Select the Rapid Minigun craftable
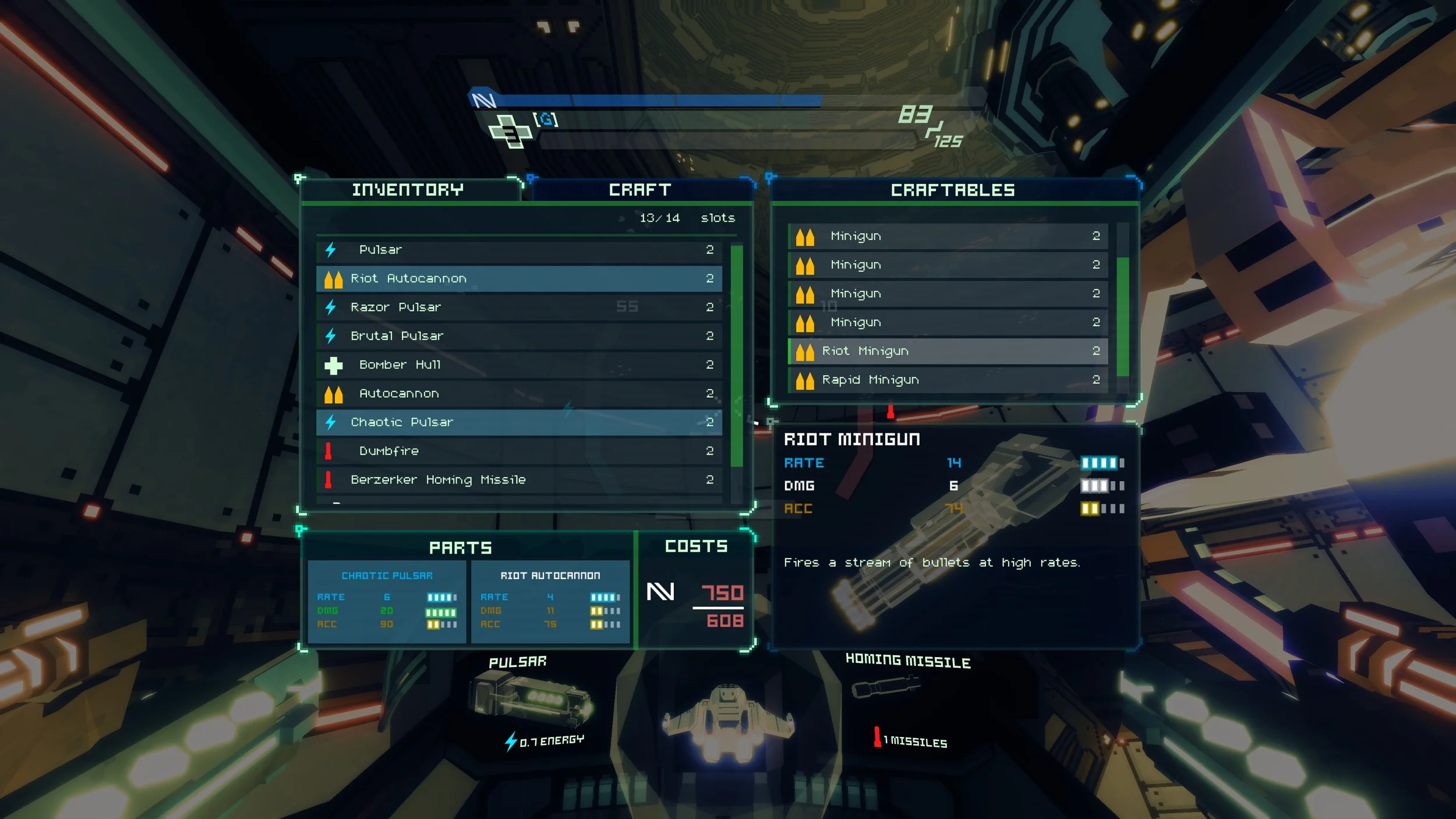Image resolution: width=1456 pixels, height=819 pixels. tap(947, 380)
